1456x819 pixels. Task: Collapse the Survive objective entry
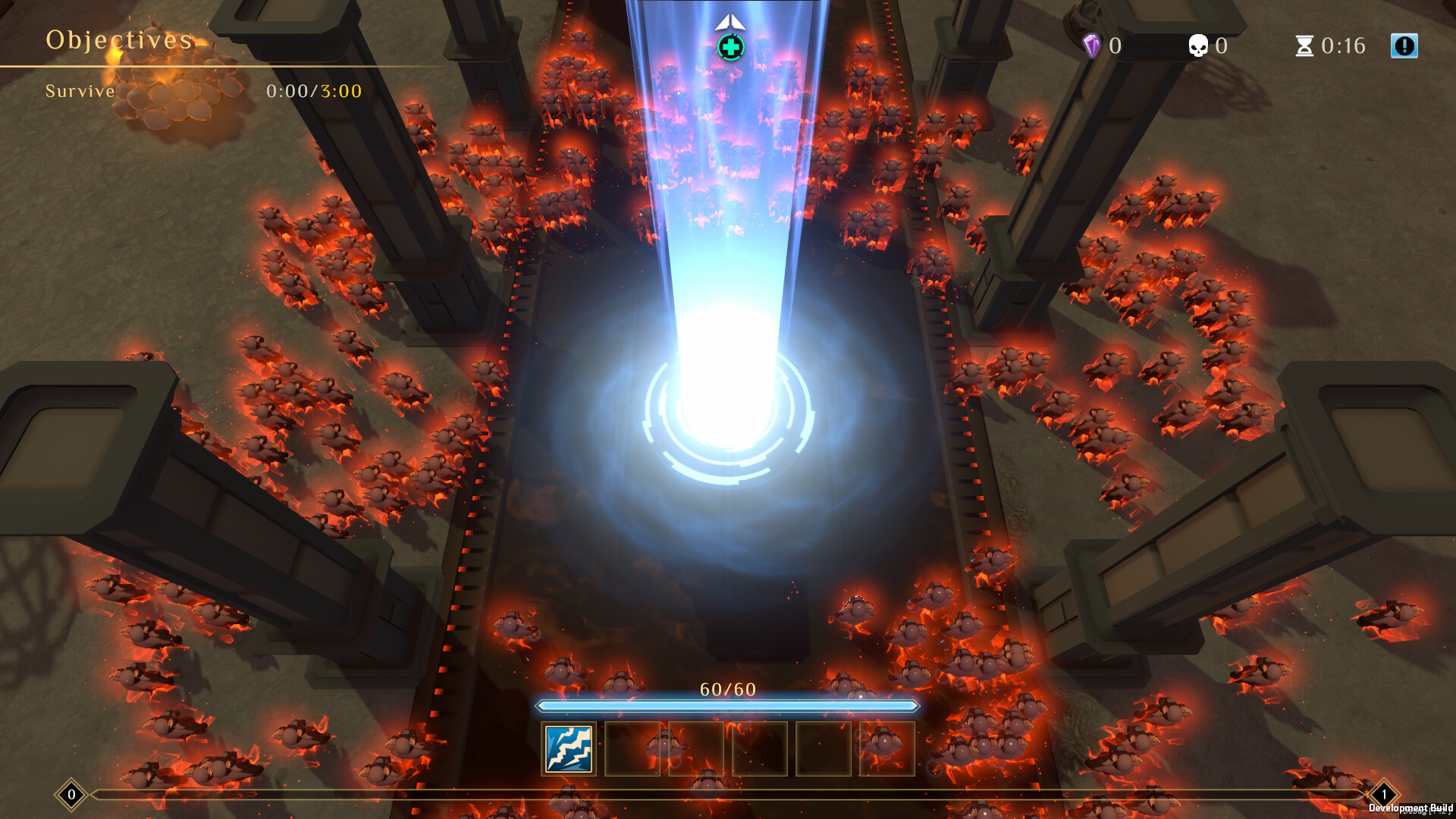coord(80,91)
